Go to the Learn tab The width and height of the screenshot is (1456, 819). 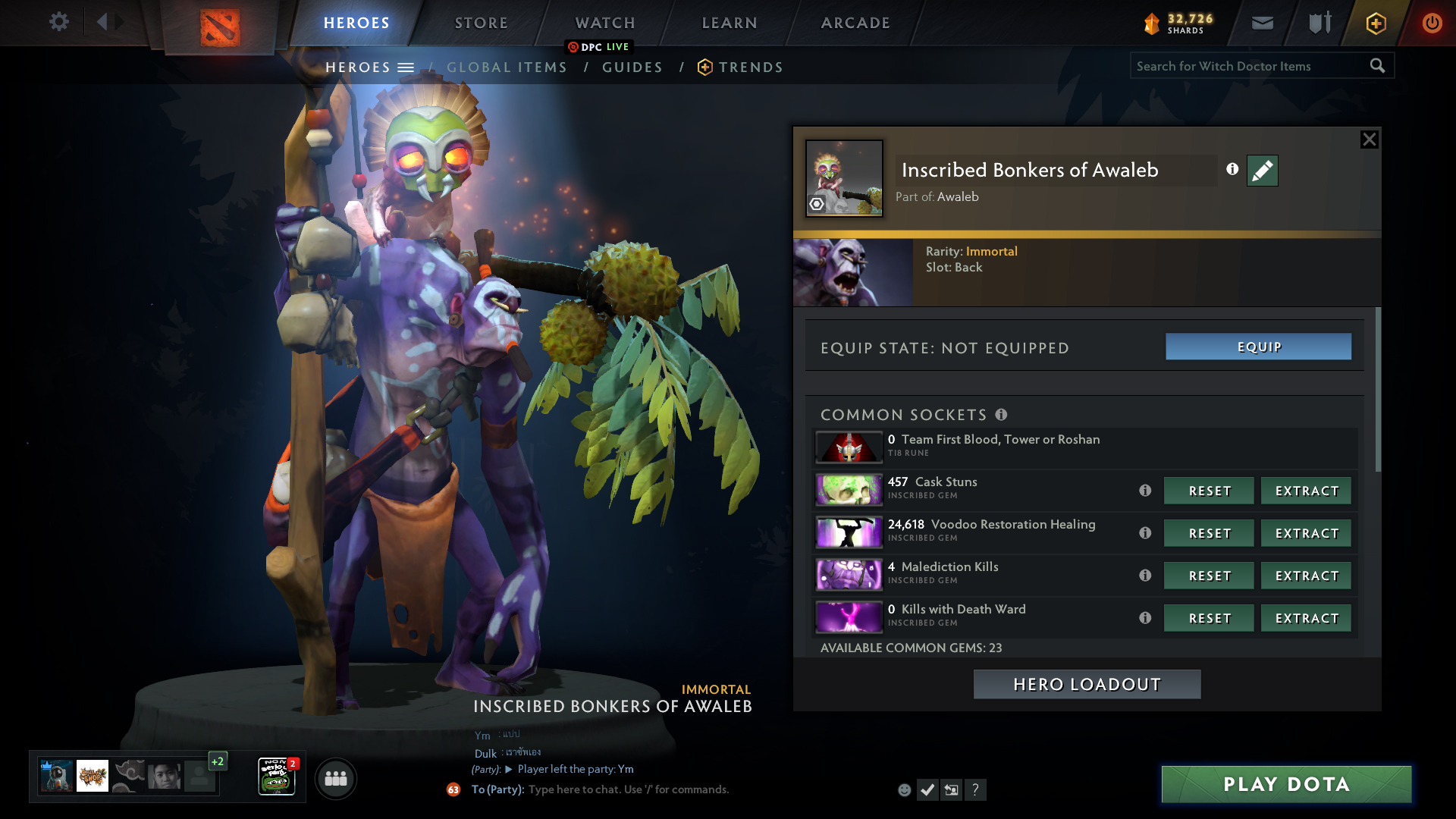[730, 23]
